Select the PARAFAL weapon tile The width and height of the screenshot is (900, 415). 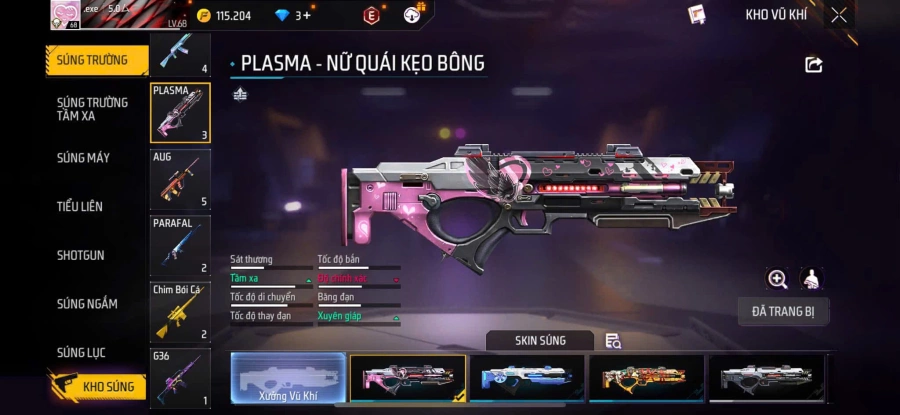point(180,245)
